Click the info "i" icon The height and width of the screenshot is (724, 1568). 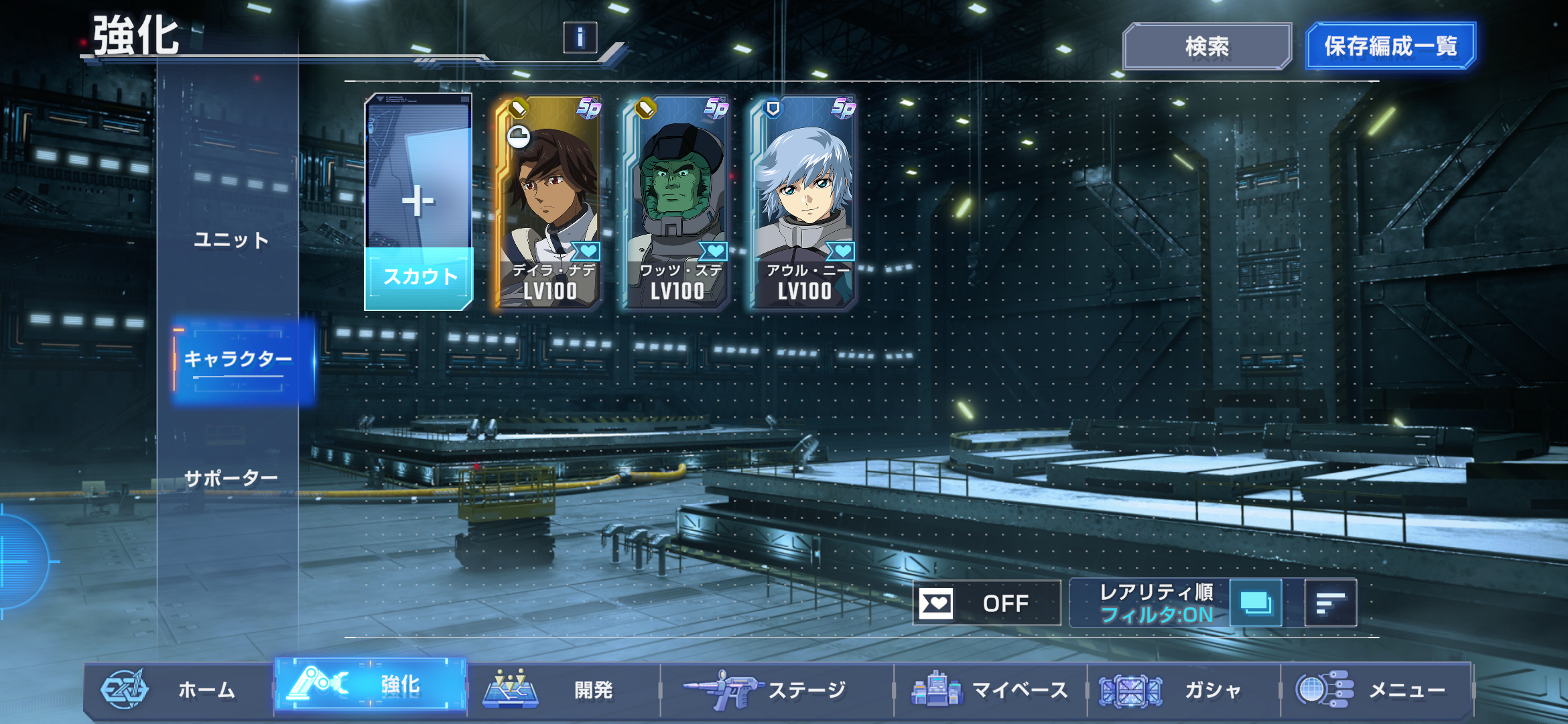click(580, 38)
